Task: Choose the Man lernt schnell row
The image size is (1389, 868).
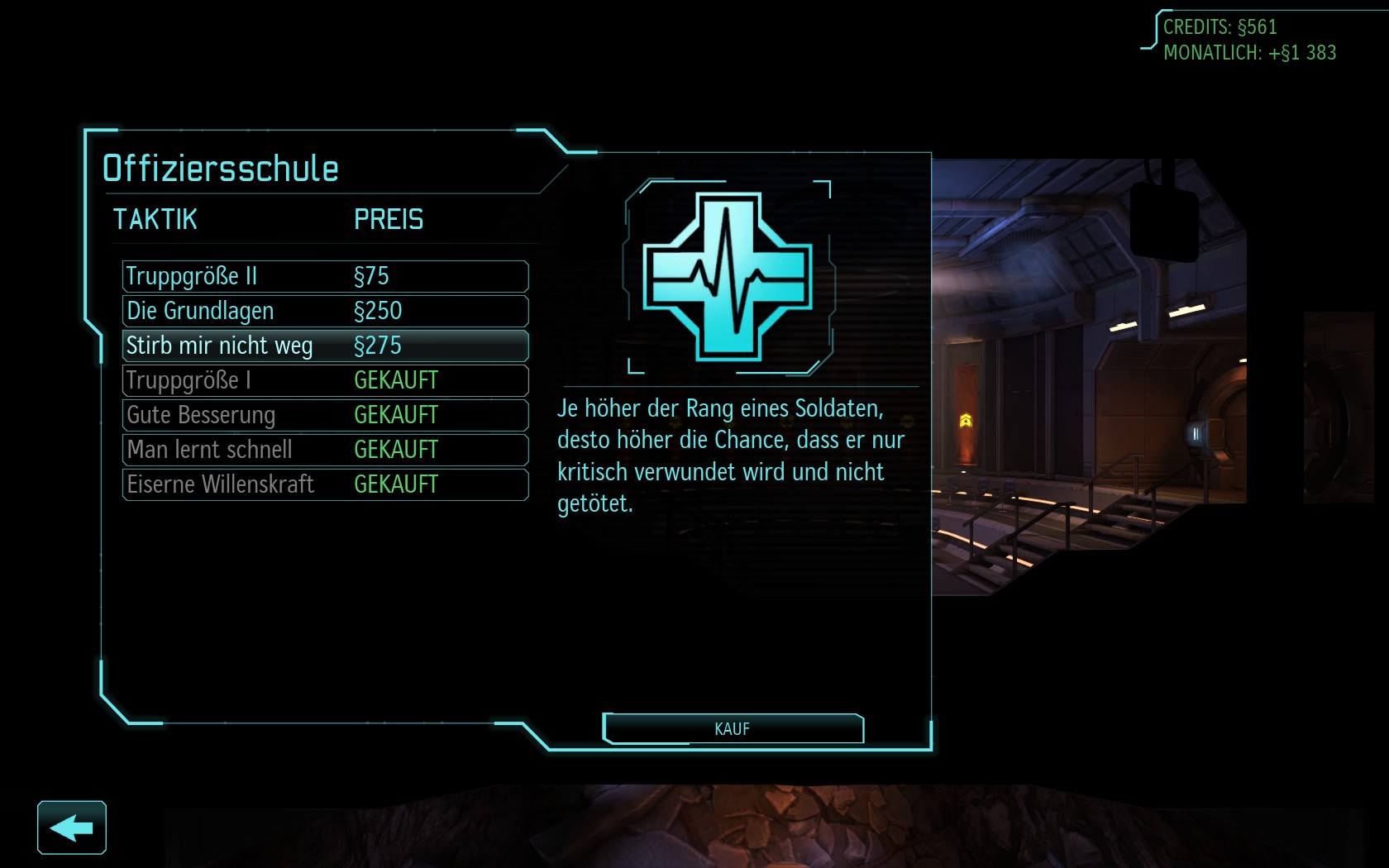Action: point(325,450)
